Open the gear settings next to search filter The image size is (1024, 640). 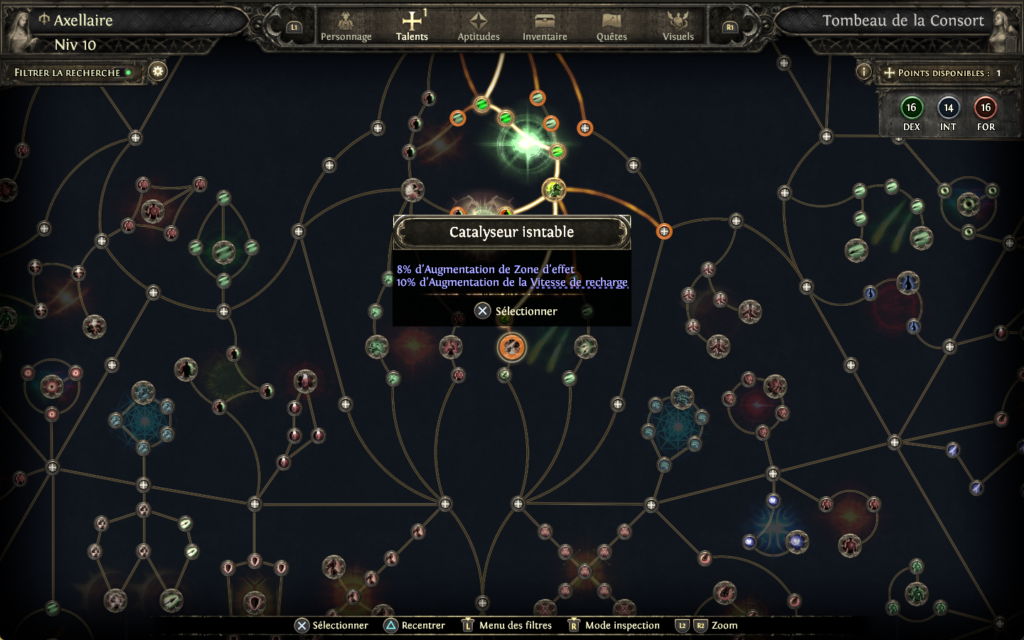157,72
